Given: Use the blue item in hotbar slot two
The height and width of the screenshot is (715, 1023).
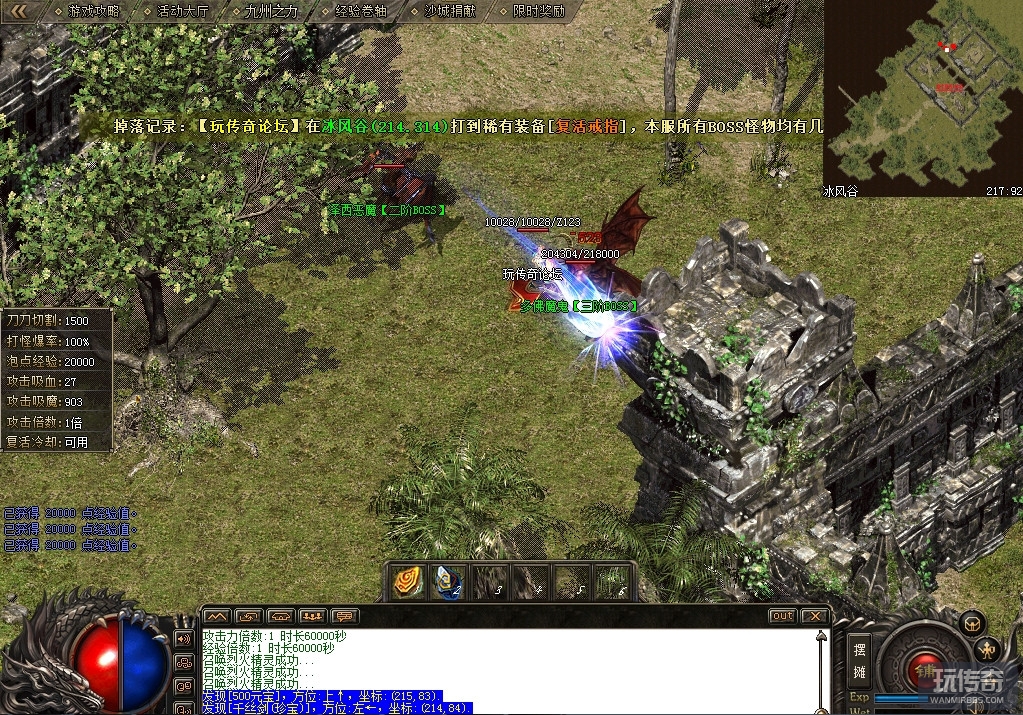Looking at the screenshot, I should coord(447,581).
